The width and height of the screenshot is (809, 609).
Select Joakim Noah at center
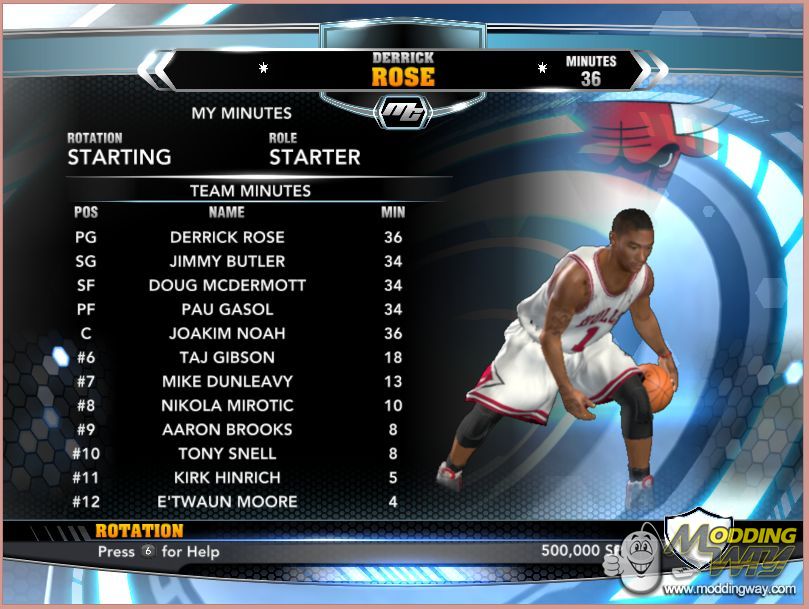tap(227, 333)
